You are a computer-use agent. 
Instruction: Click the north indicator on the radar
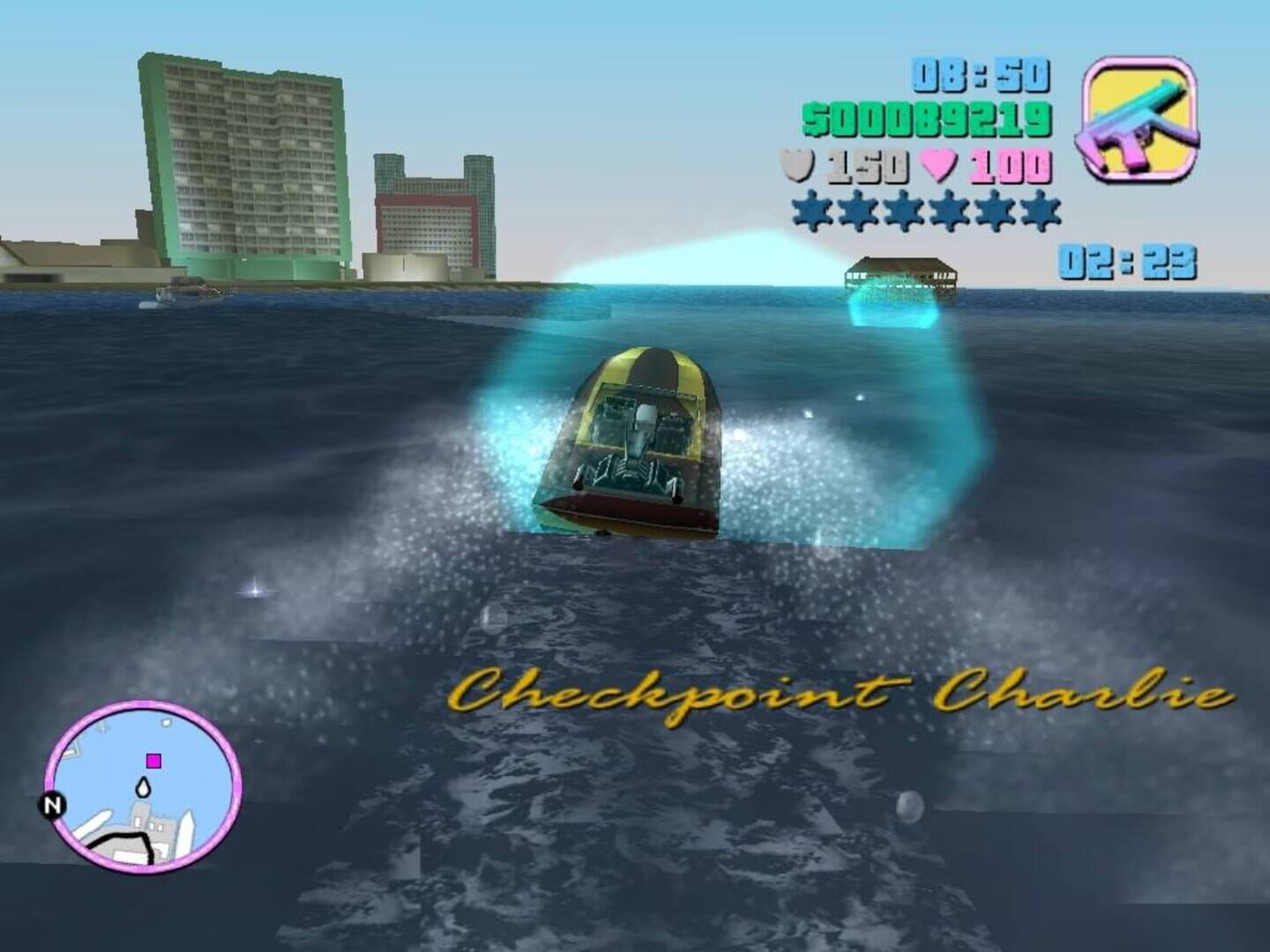tap(53, 804)
